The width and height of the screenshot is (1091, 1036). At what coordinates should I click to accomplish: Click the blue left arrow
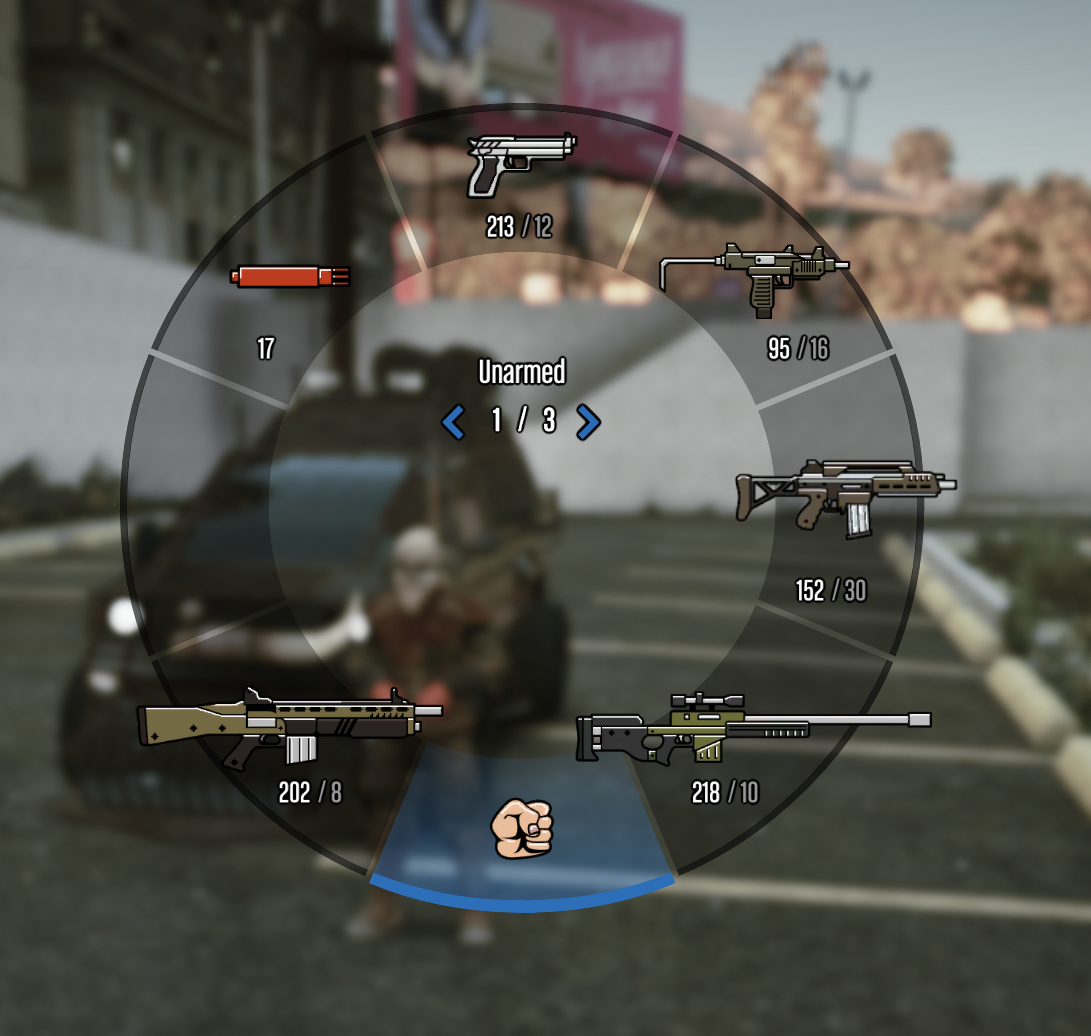tap(453, 422)
